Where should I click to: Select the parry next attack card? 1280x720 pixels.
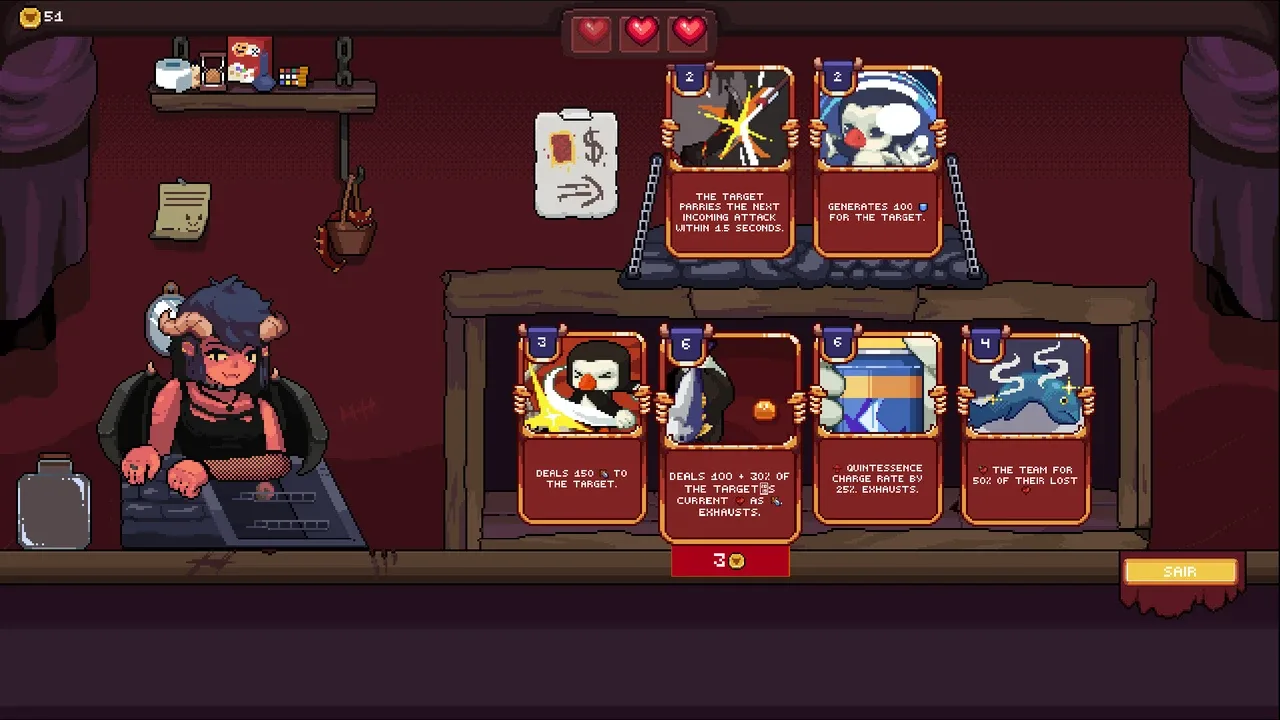[x=730, y=162]
